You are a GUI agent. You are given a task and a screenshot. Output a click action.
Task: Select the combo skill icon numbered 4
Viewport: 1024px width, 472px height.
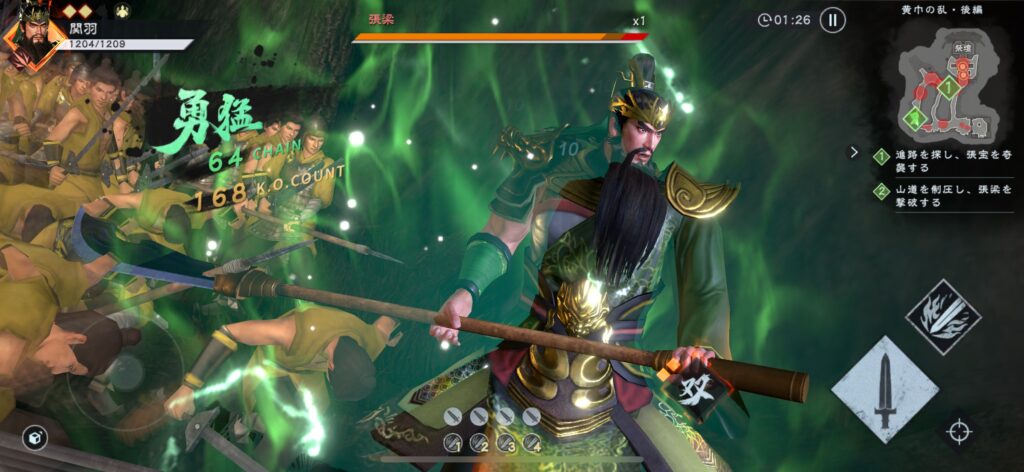(533, 441)
